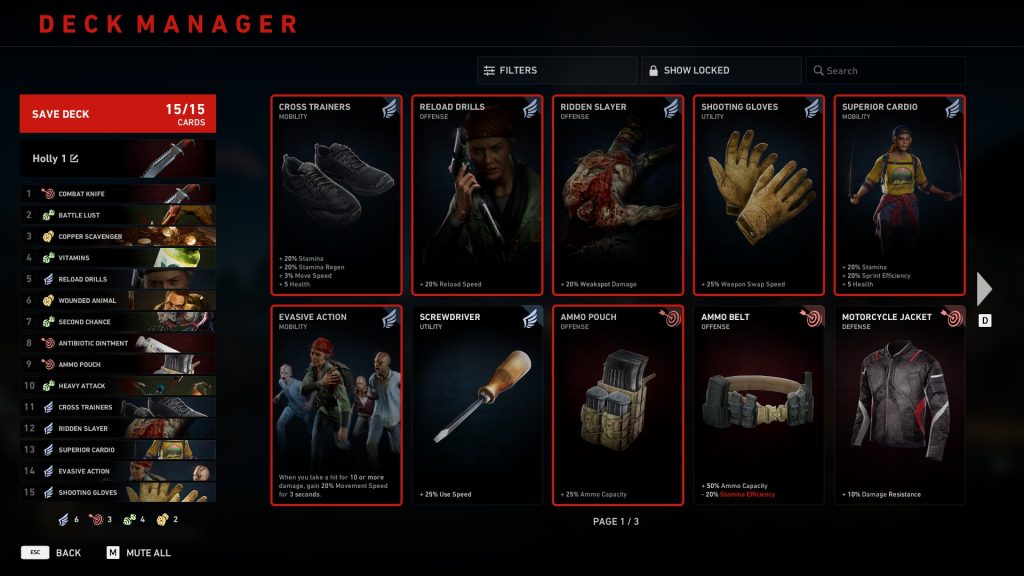Select Combat Knife in the deck list
Viewport: 1024px width, 576px height.
117,194
